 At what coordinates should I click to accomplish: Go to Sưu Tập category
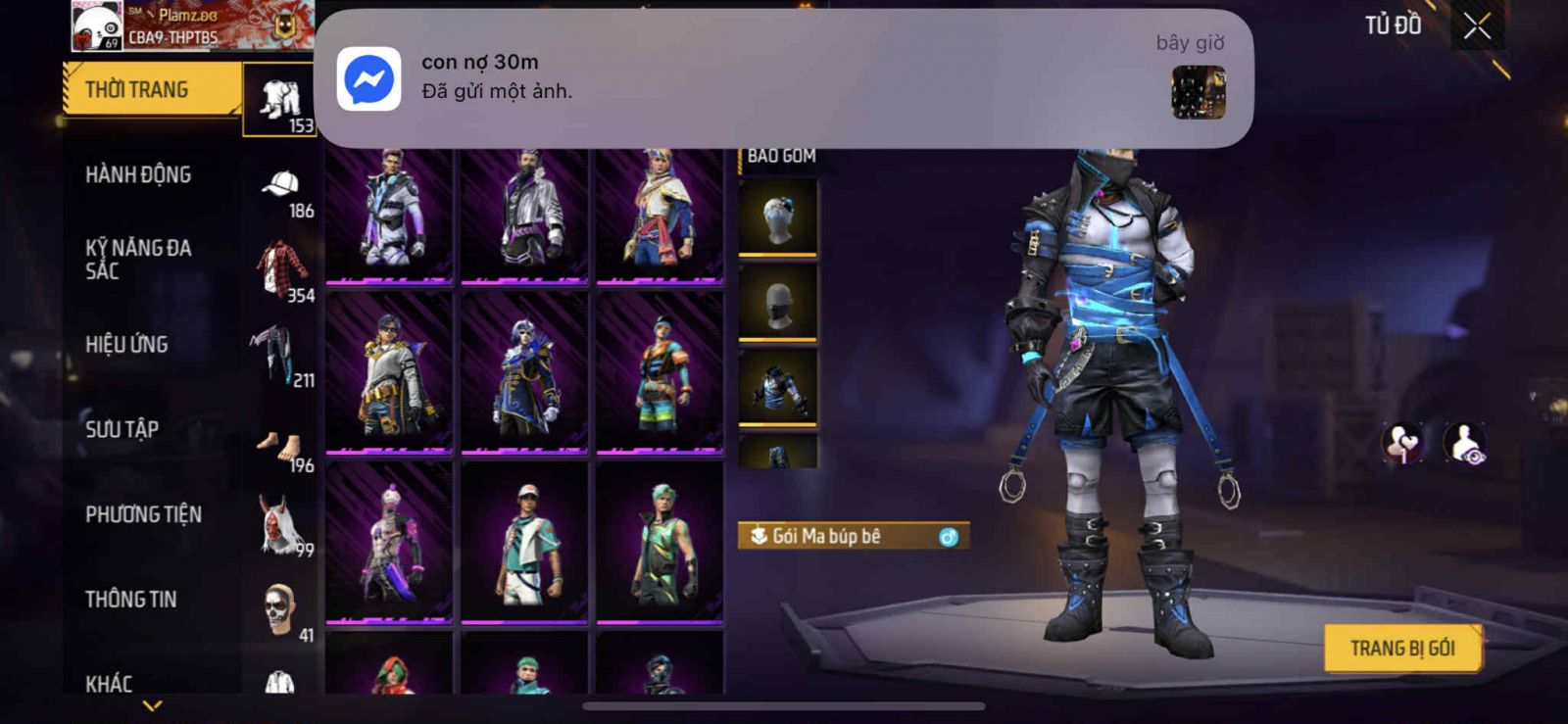click(x=122, y=429)
